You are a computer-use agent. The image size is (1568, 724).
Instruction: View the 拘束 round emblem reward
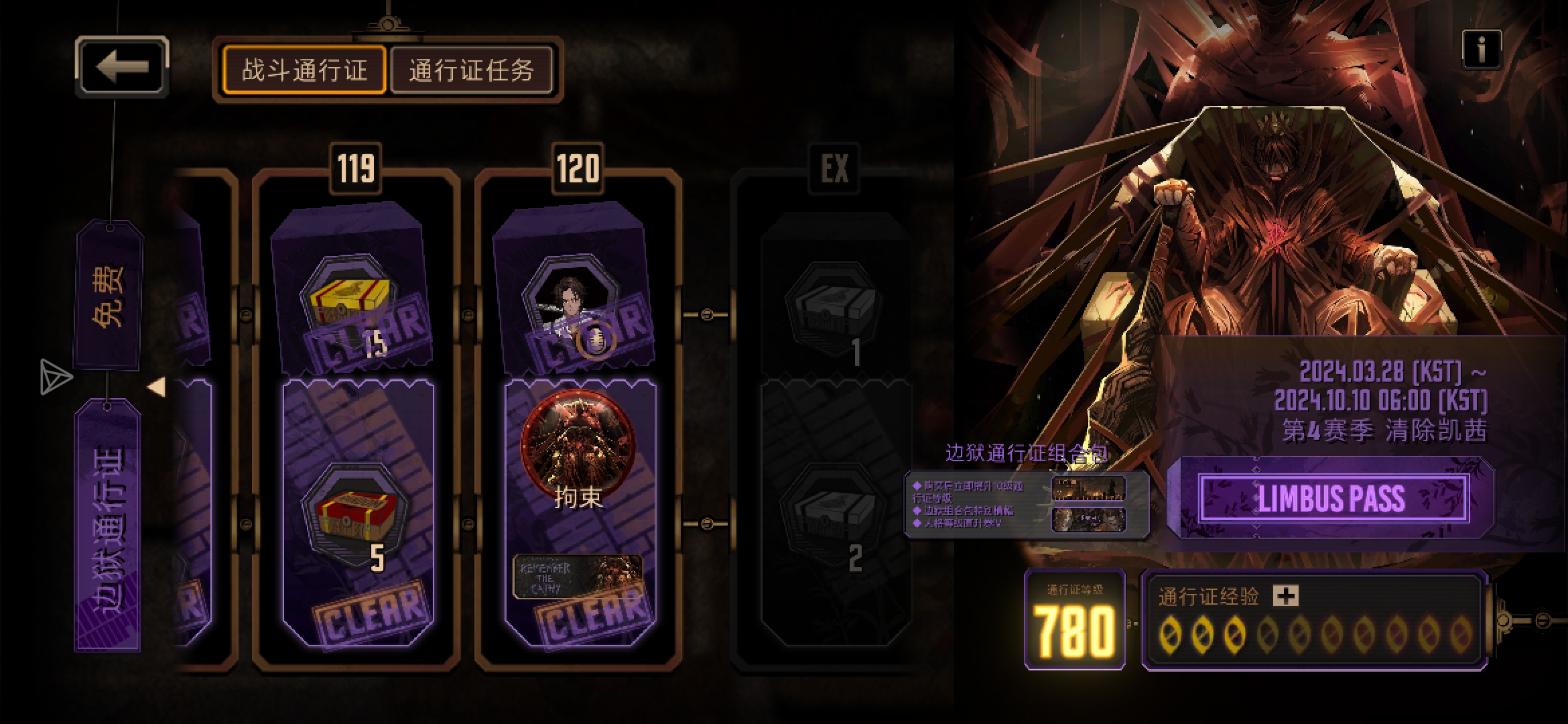578,442
